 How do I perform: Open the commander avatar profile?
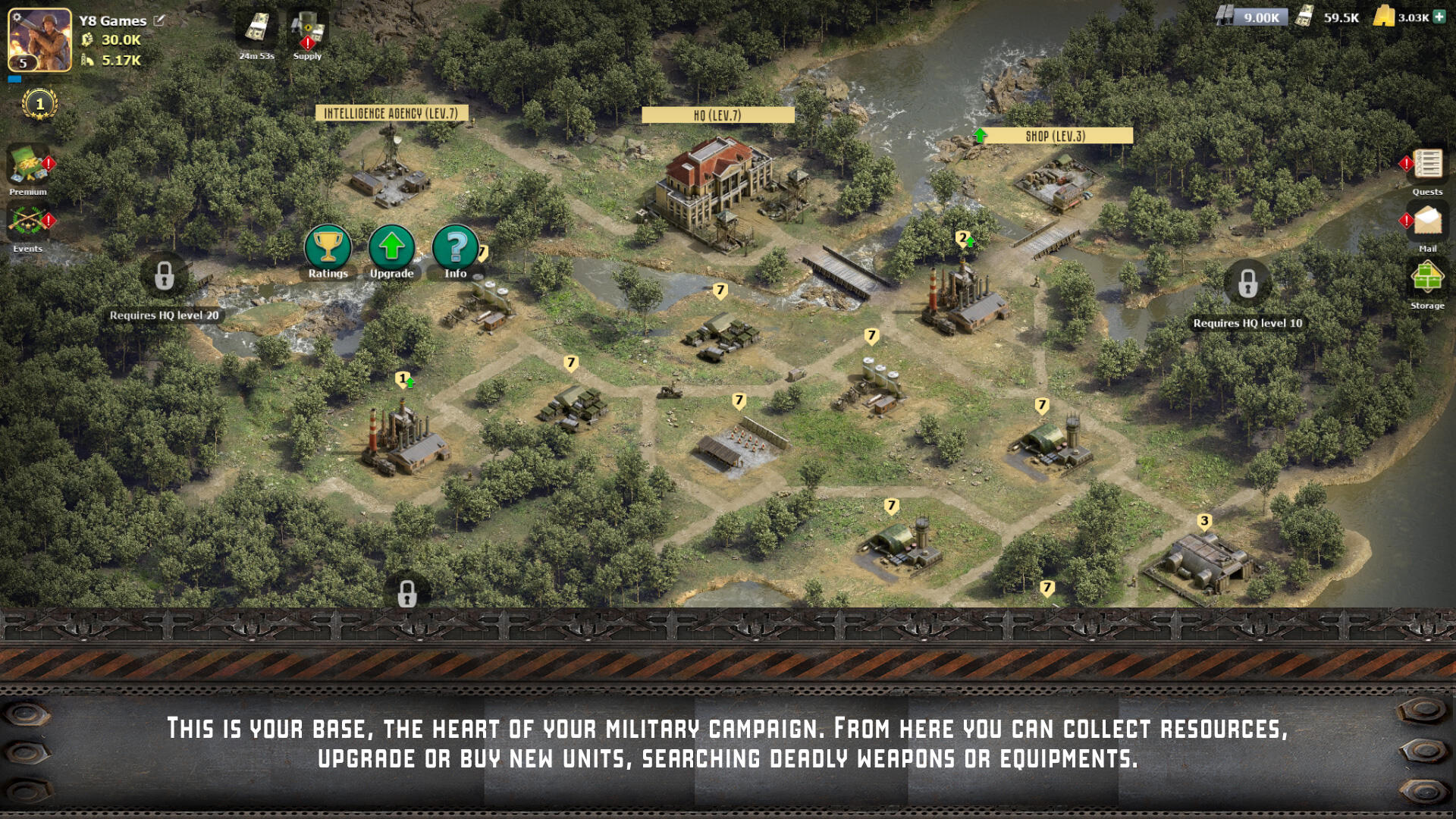pyautogui.click(x=39, y=39)
